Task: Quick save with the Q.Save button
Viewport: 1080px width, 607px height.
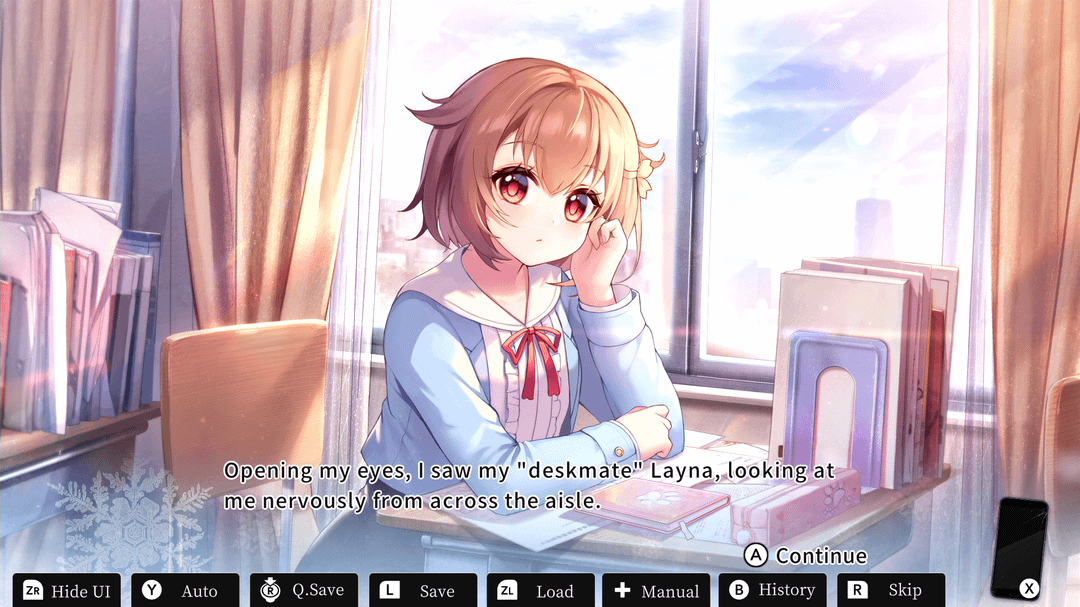Action: (304, 590)
